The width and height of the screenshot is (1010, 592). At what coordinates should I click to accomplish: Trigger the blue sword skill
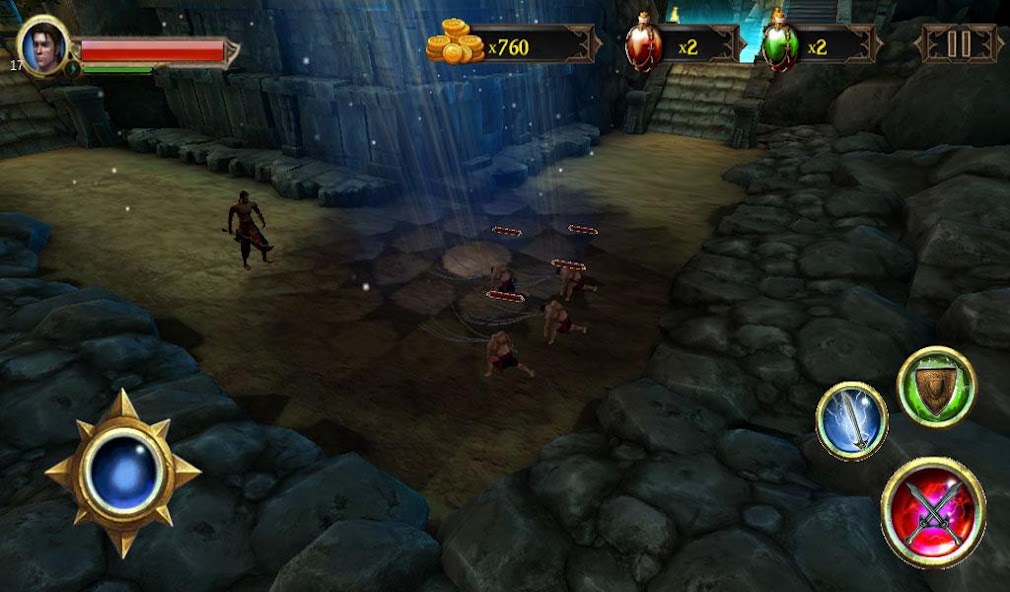coord(851,421)
